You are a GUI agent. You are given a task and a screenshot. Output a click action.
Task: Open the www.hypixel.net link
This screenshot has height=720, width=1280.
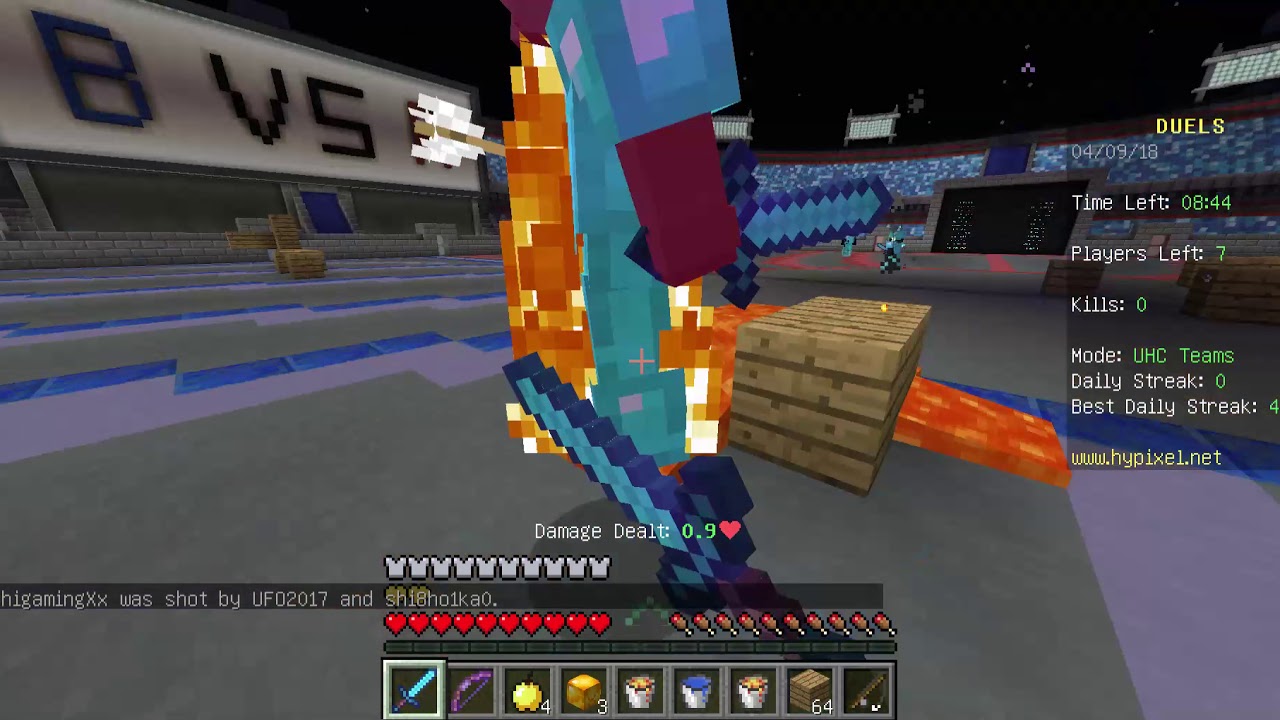point(1148,458)
